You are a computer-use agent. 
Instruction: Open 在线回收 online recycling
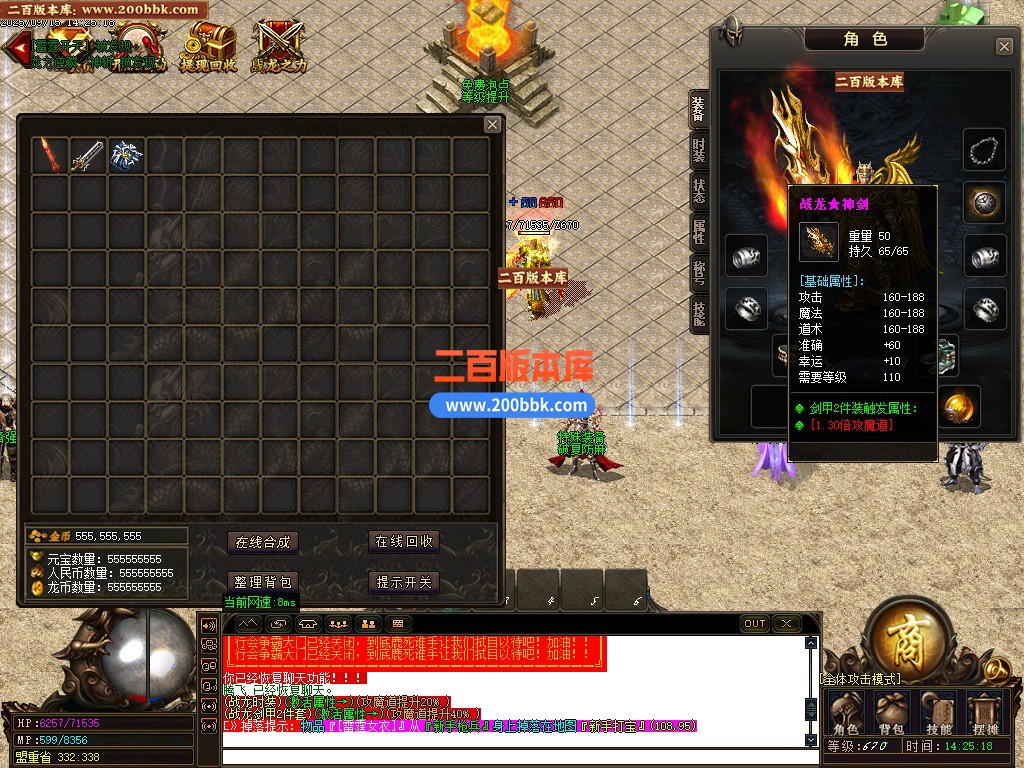click(404, 541)
